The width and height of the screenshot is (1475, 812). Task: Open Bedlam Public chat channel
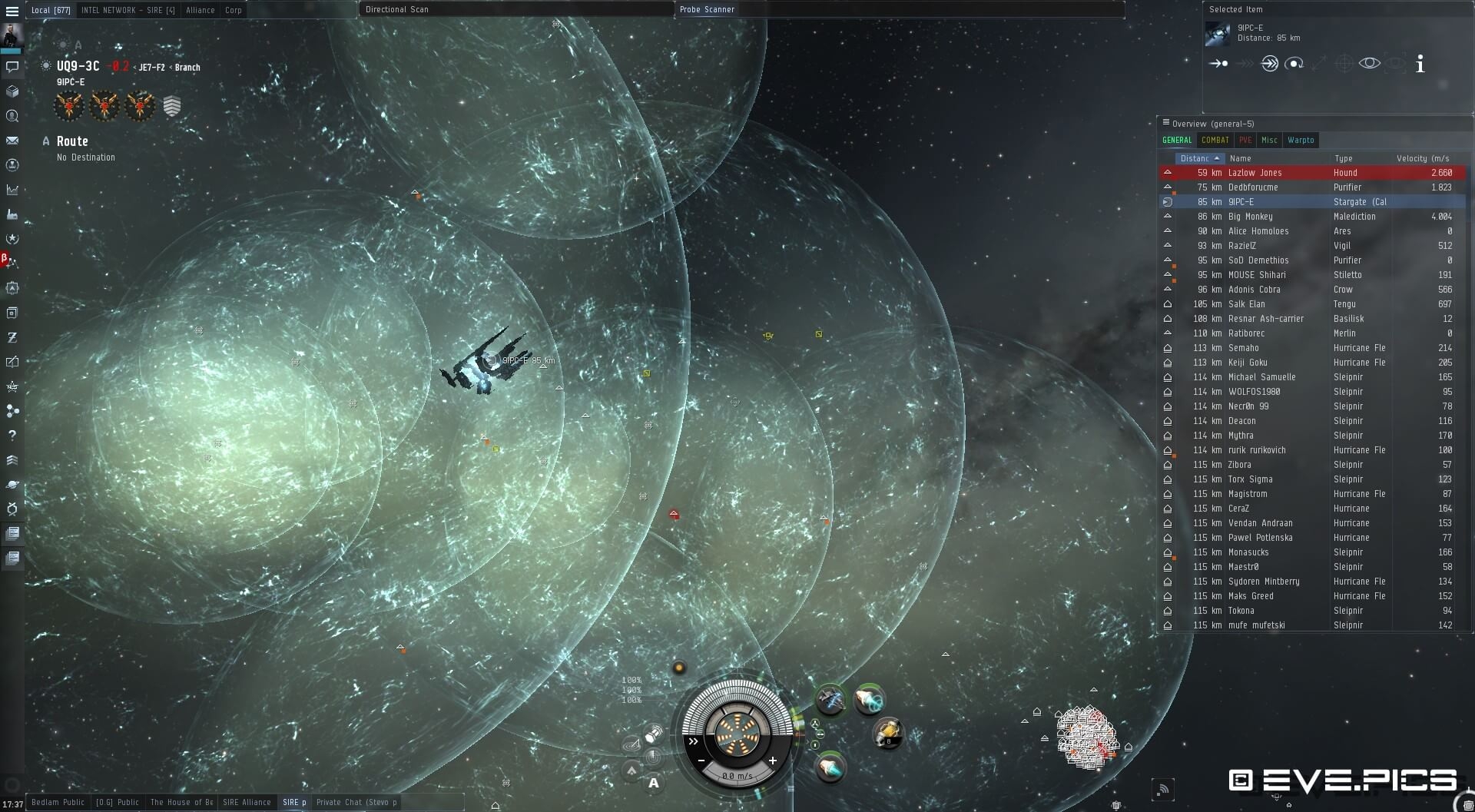(58, 802)
